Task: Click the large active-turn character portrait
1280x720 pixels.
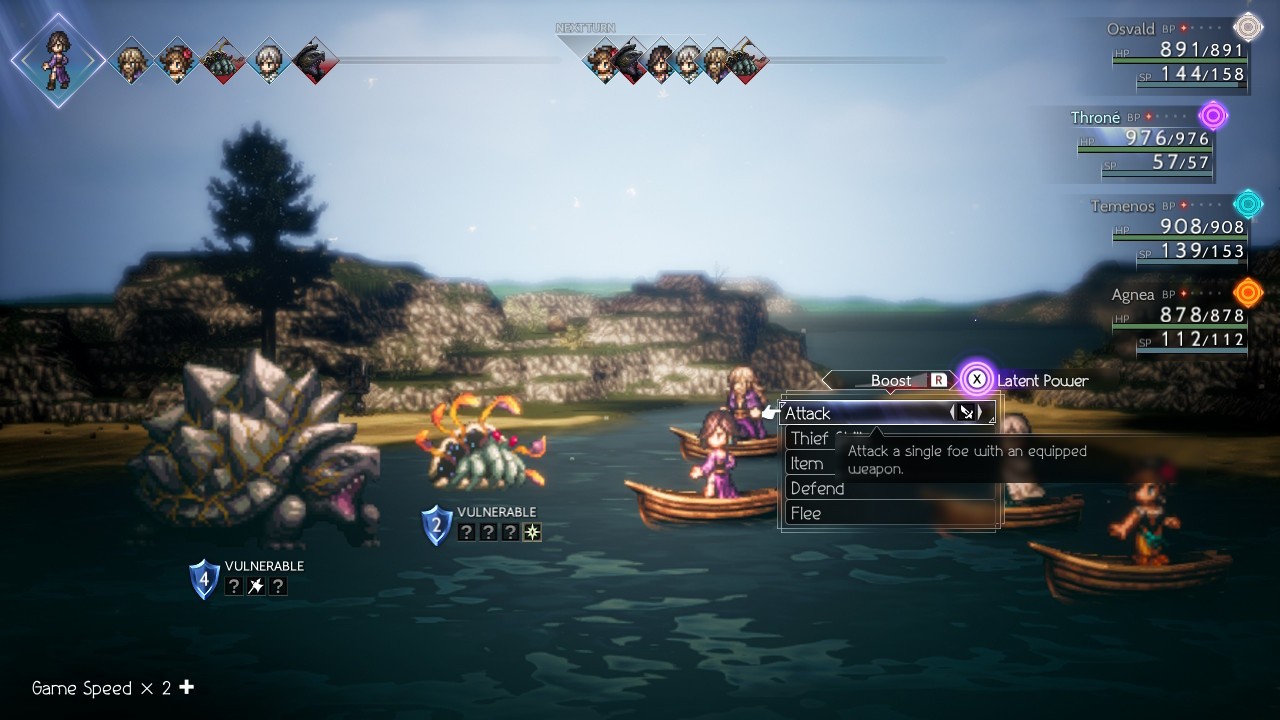Action: pos(57,60)
